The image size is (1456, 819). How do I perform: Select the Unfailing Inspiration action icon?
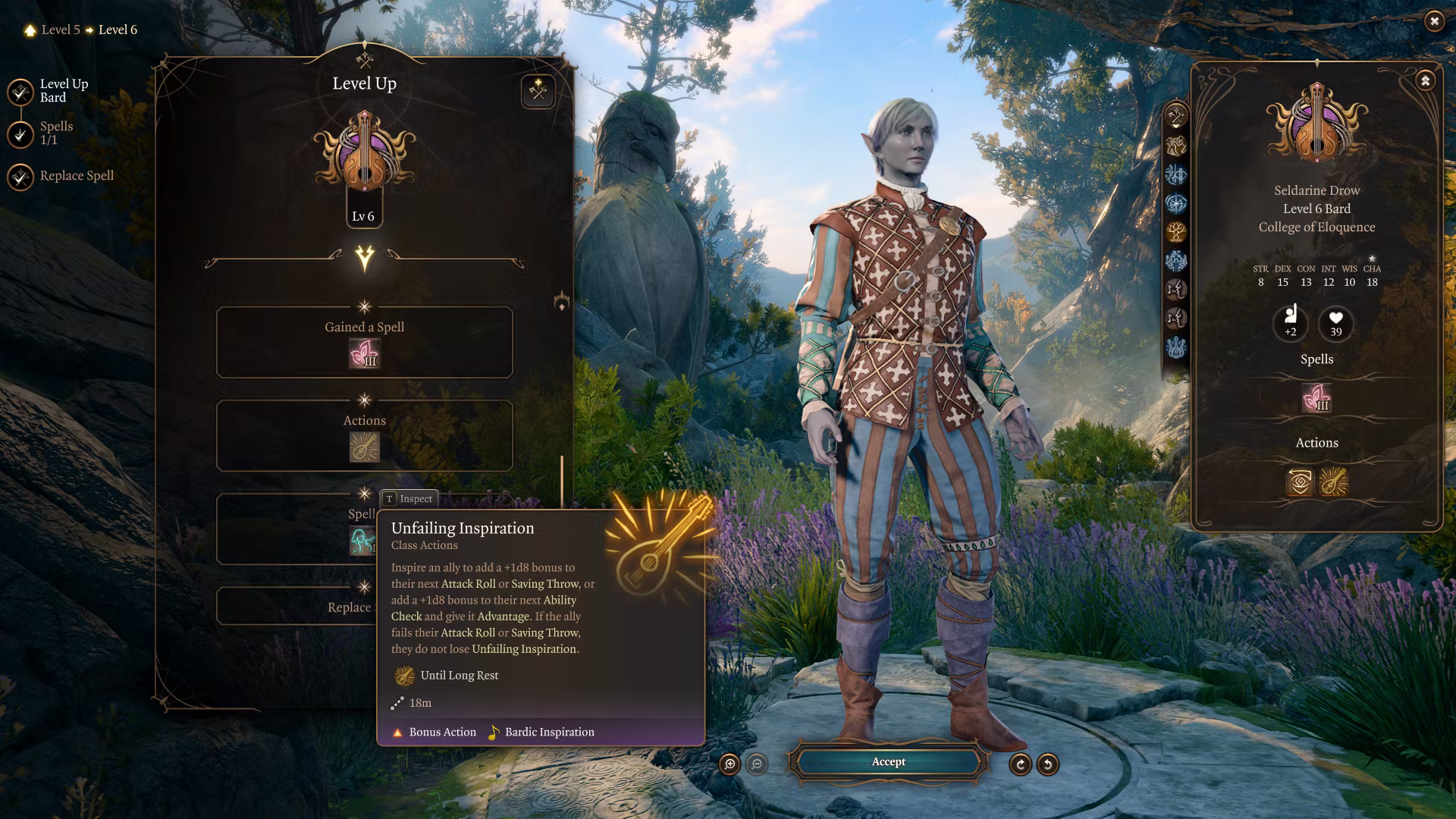click(x=364, y=447)
